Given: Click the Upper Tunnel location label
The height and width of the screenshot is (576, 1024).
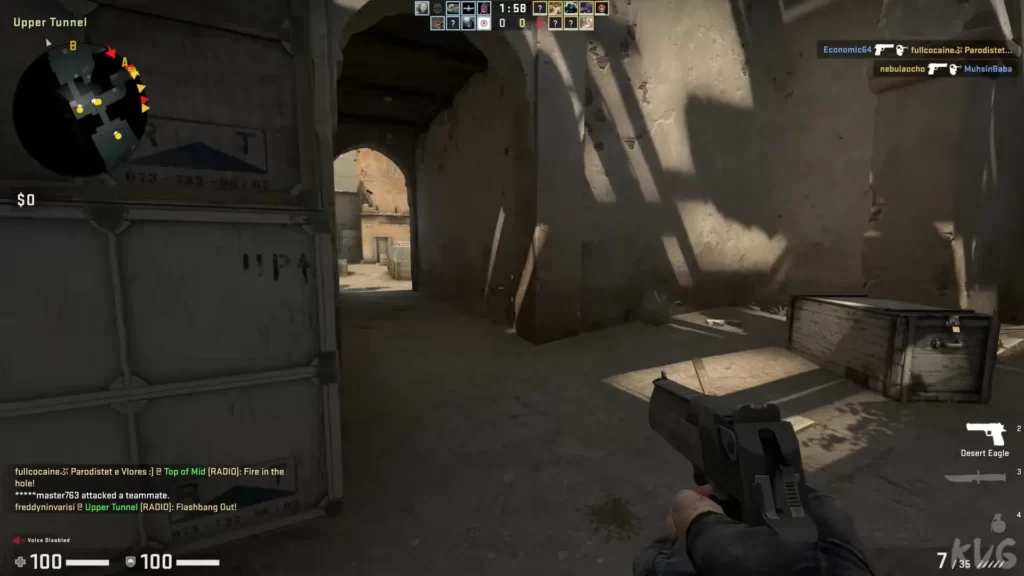Looking at the screenshot, I should (x=50, y=22).
